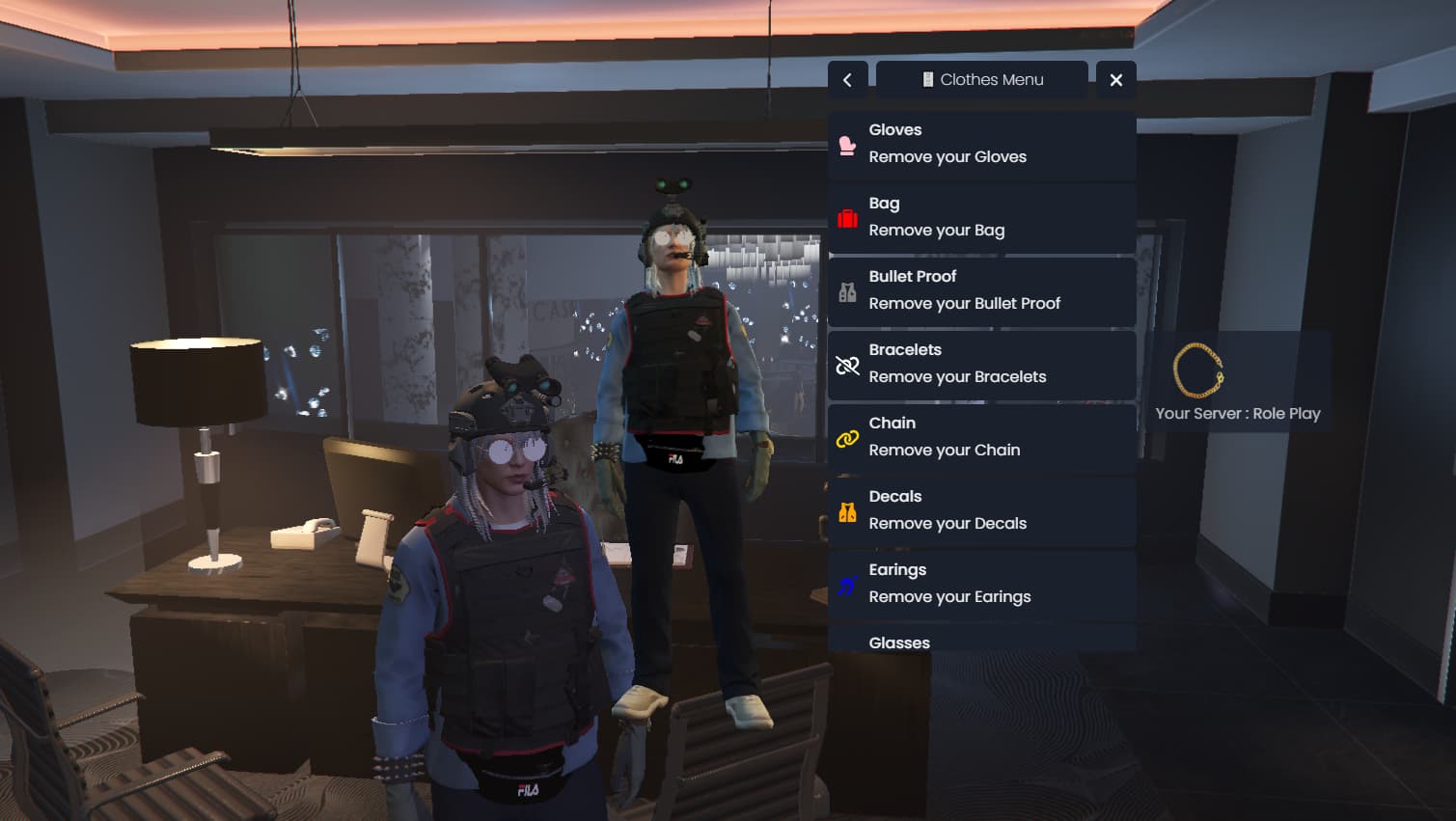
Task: Go back using the left arrow button
Action: 847,79
